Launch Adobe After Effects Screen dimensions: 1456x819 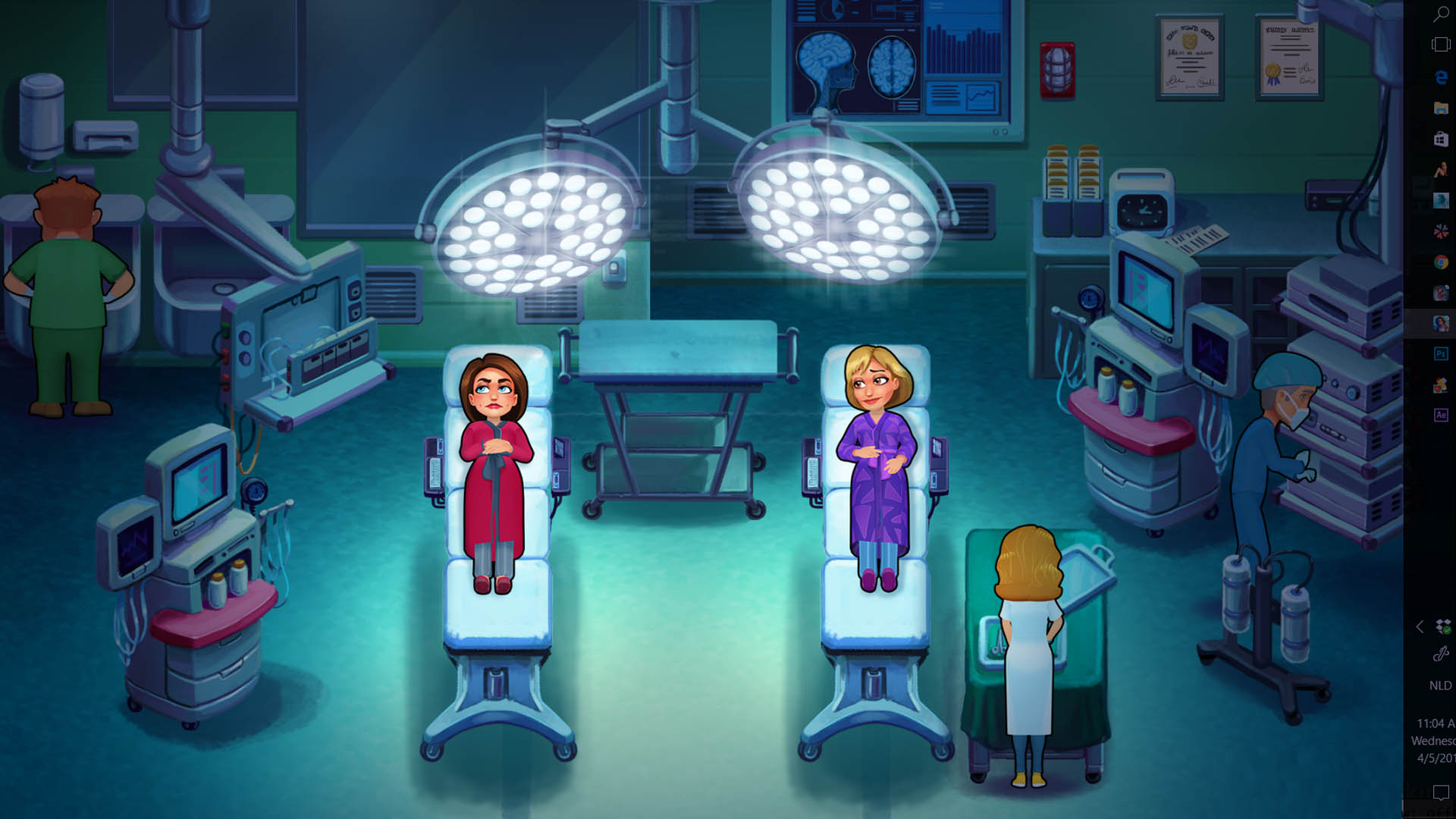click(1441, 416)
